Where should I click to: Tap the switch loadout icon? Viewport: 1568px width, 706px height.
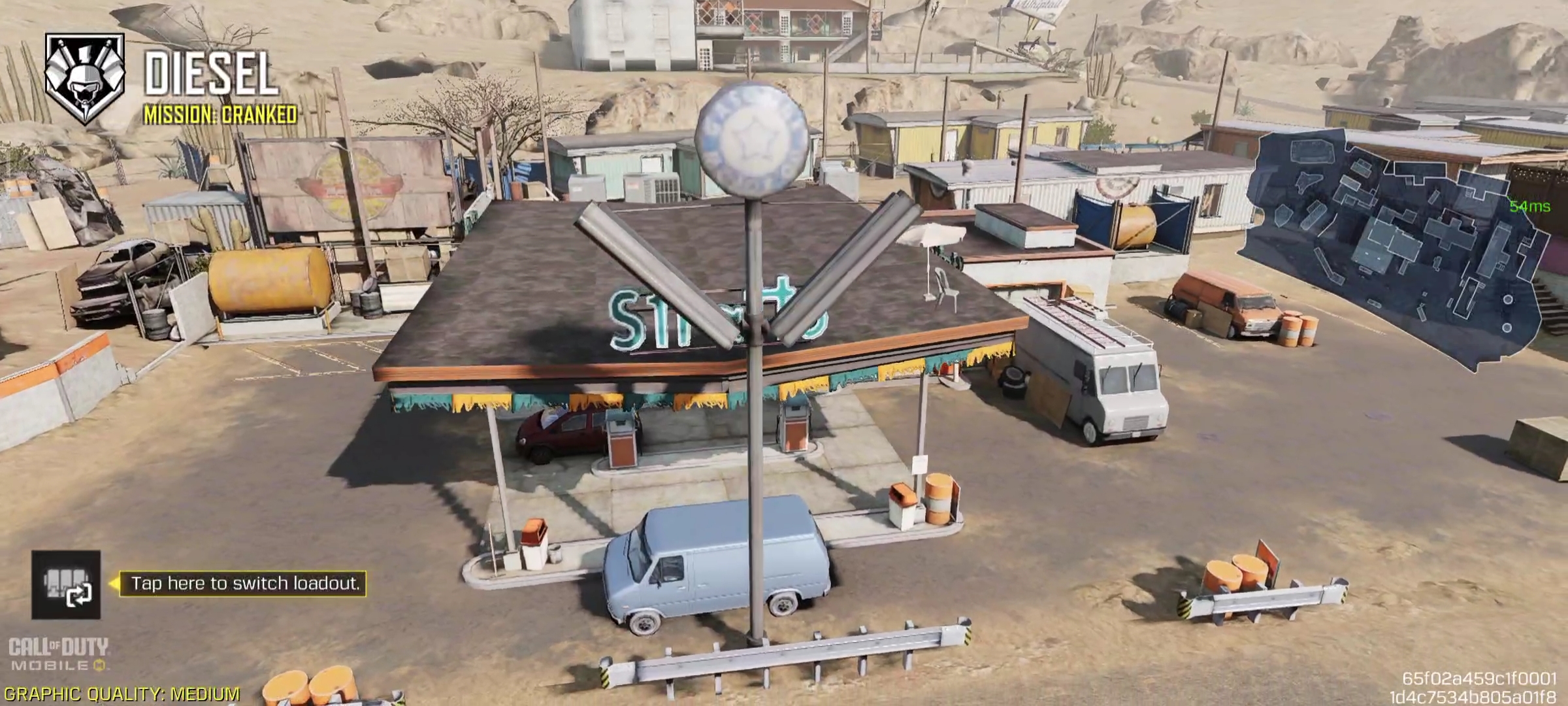coord(66,584)
